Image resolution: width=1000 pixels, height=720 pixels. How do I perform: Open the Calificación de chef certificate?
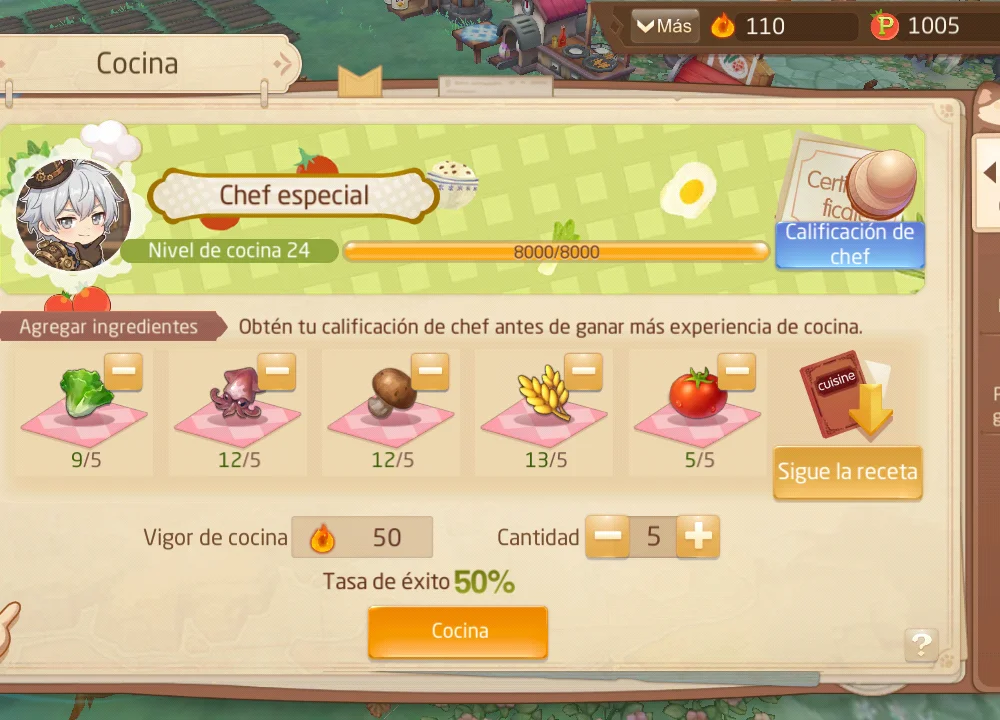(850, 243)
